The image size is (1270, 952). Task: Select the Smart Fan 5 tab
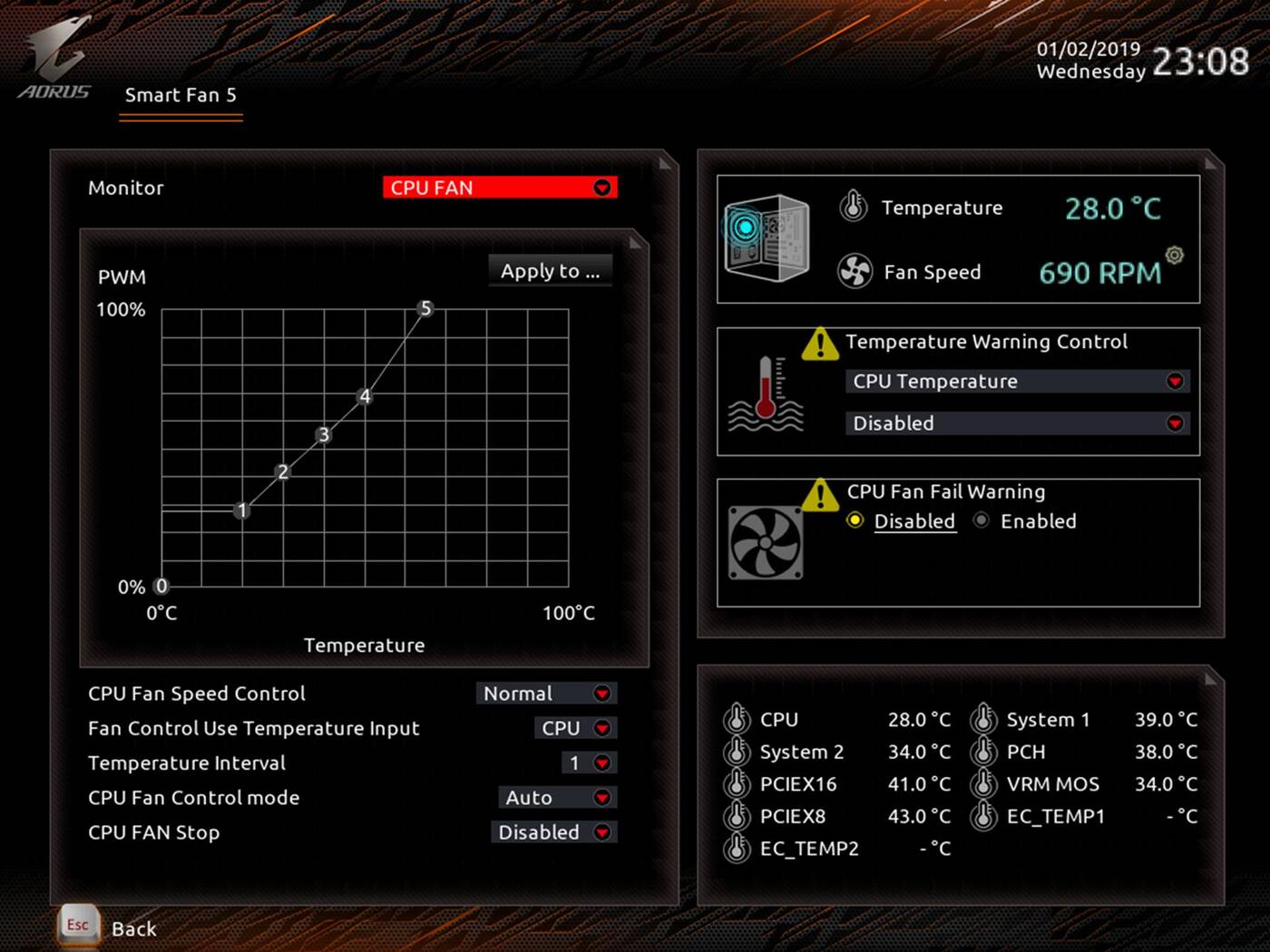181,95
